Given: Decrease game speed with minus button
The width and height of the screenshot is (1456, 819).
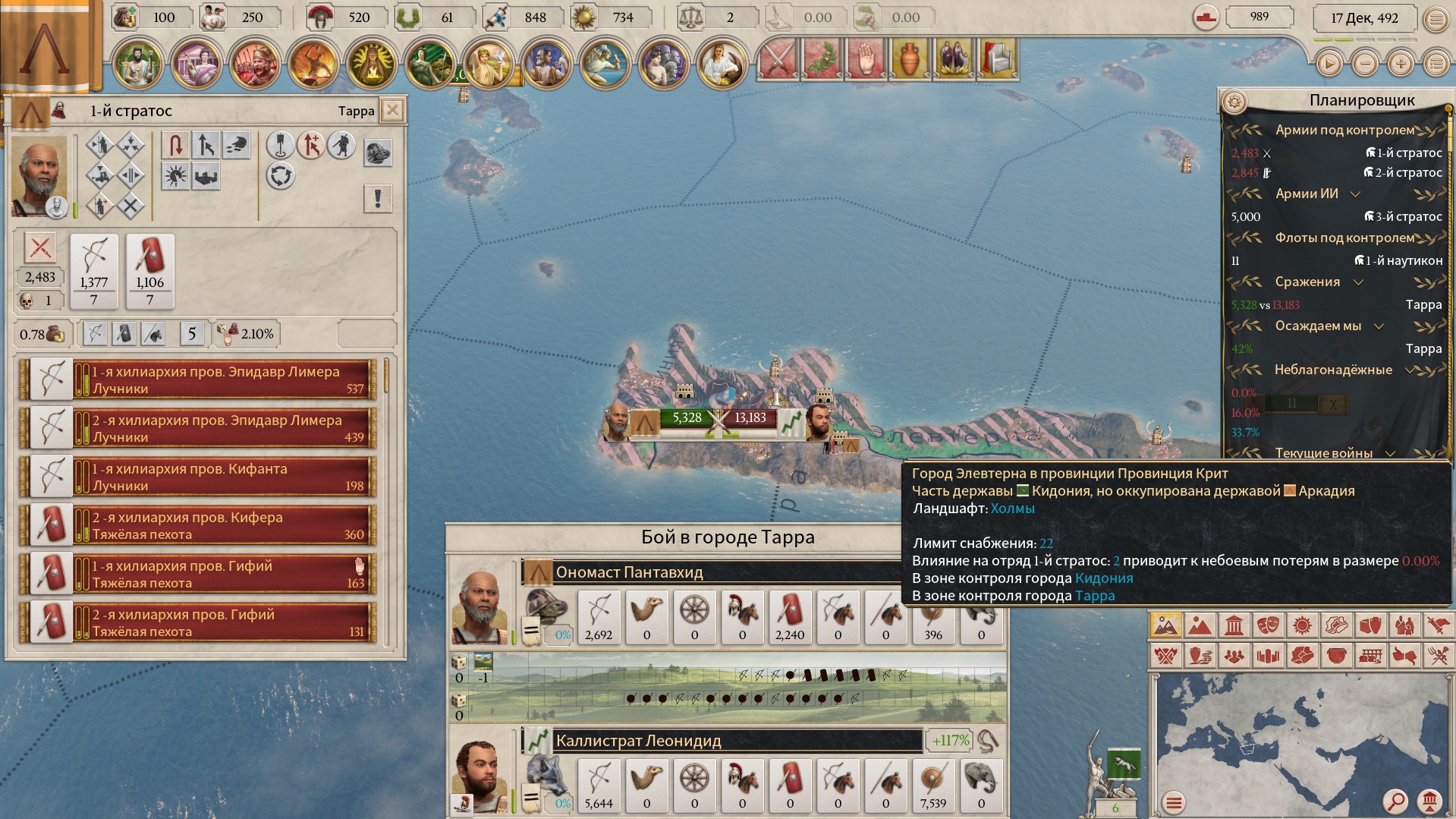Looking at the screenshot, I should click(x=1365, y=64).
